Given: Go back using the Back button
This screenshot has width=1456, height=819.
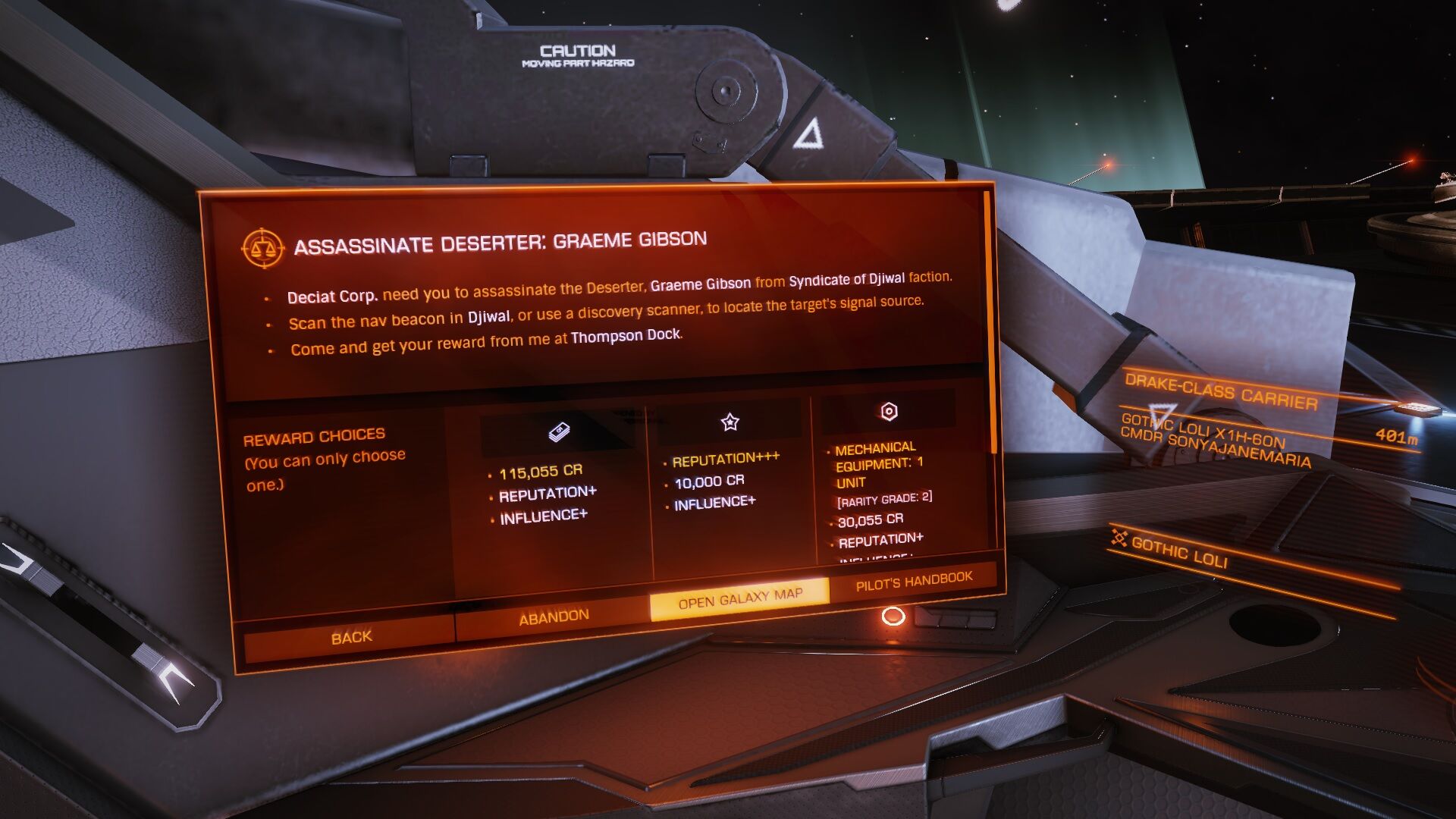Looking at the screenshot, I should (350, 637).
